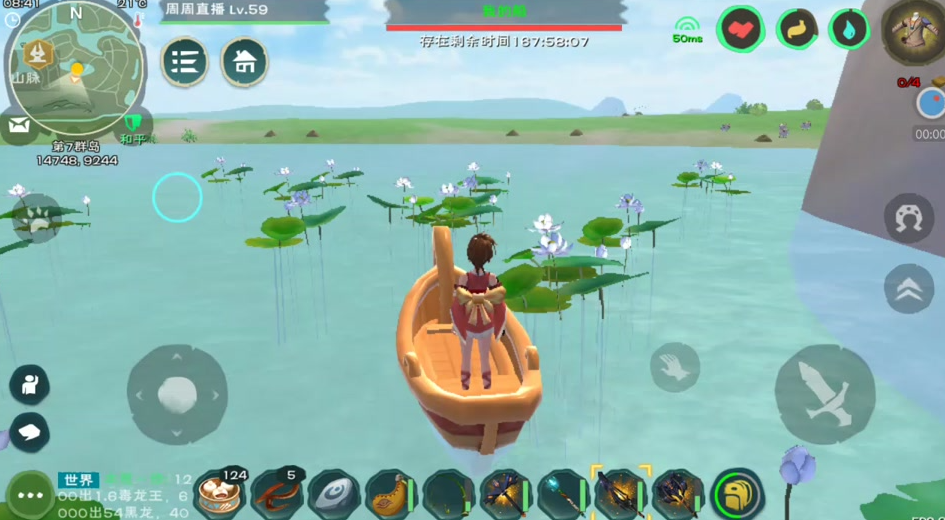Screen dimensions: 945x520
Task: Open the world chat channel tab
Action: 78,480
